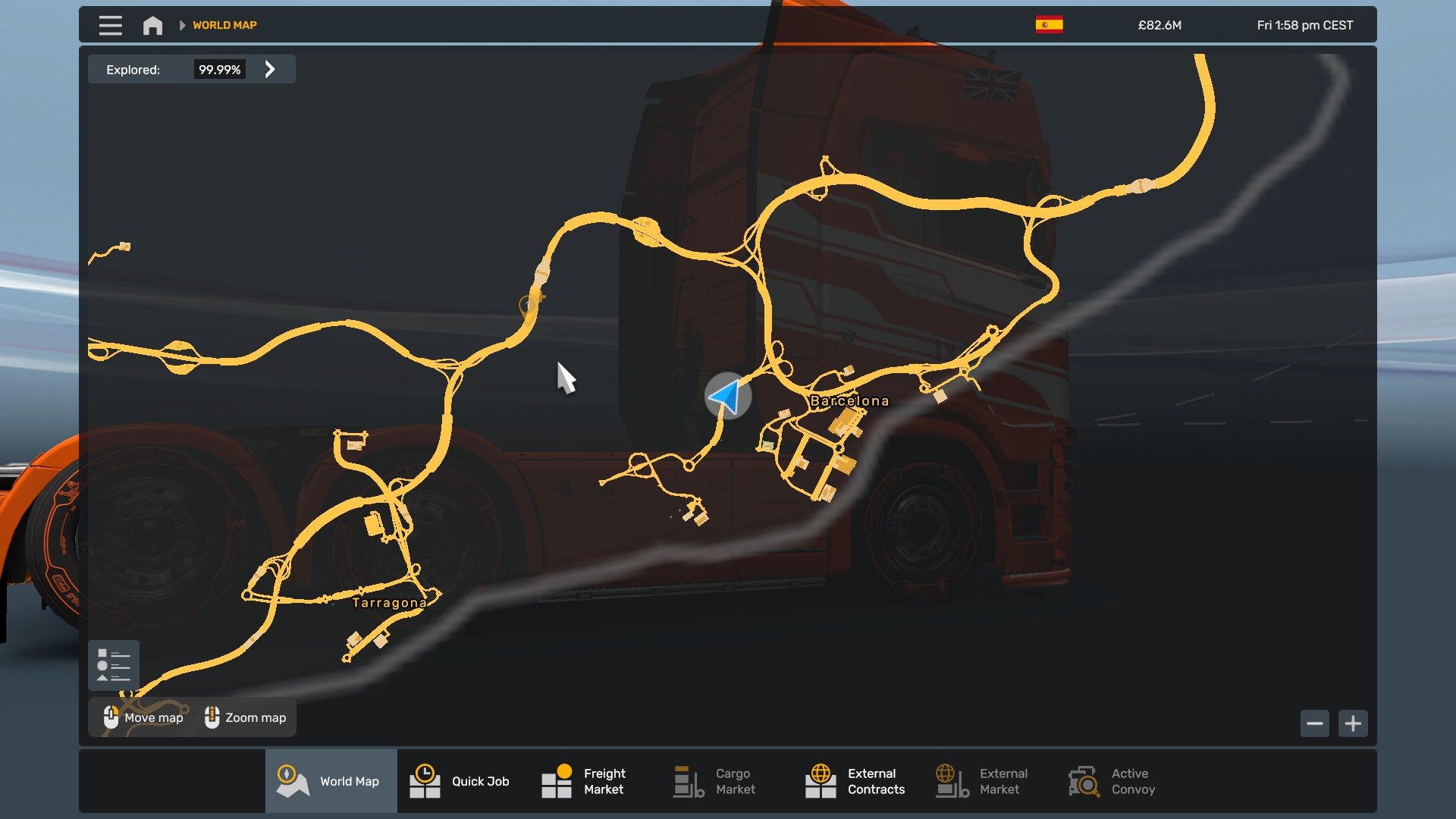Toggle the map legend display

point(113,664)
